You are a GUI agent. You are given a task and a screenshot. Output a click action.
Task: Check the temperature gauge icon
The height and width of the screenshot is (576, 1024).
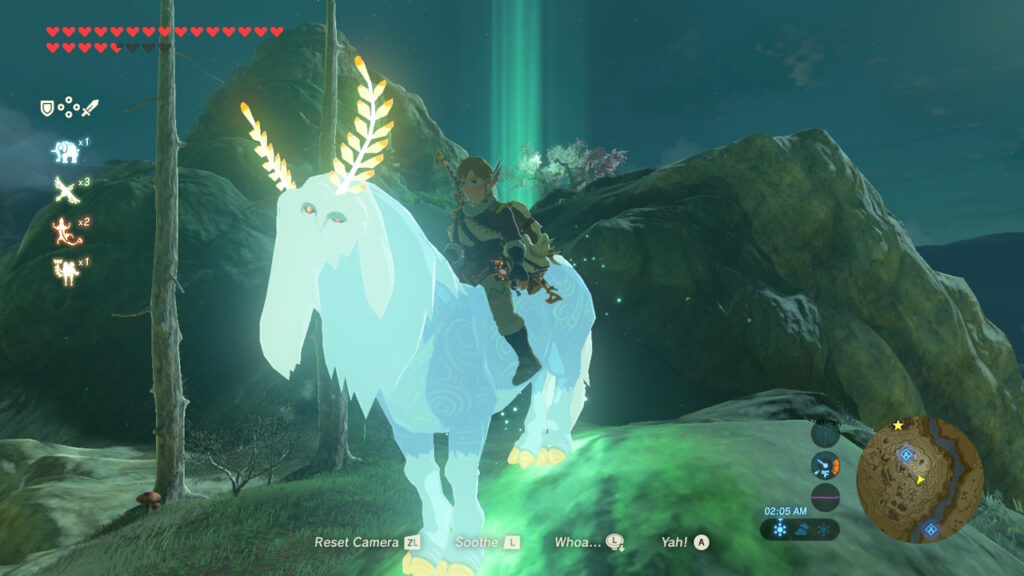[825, 464]
